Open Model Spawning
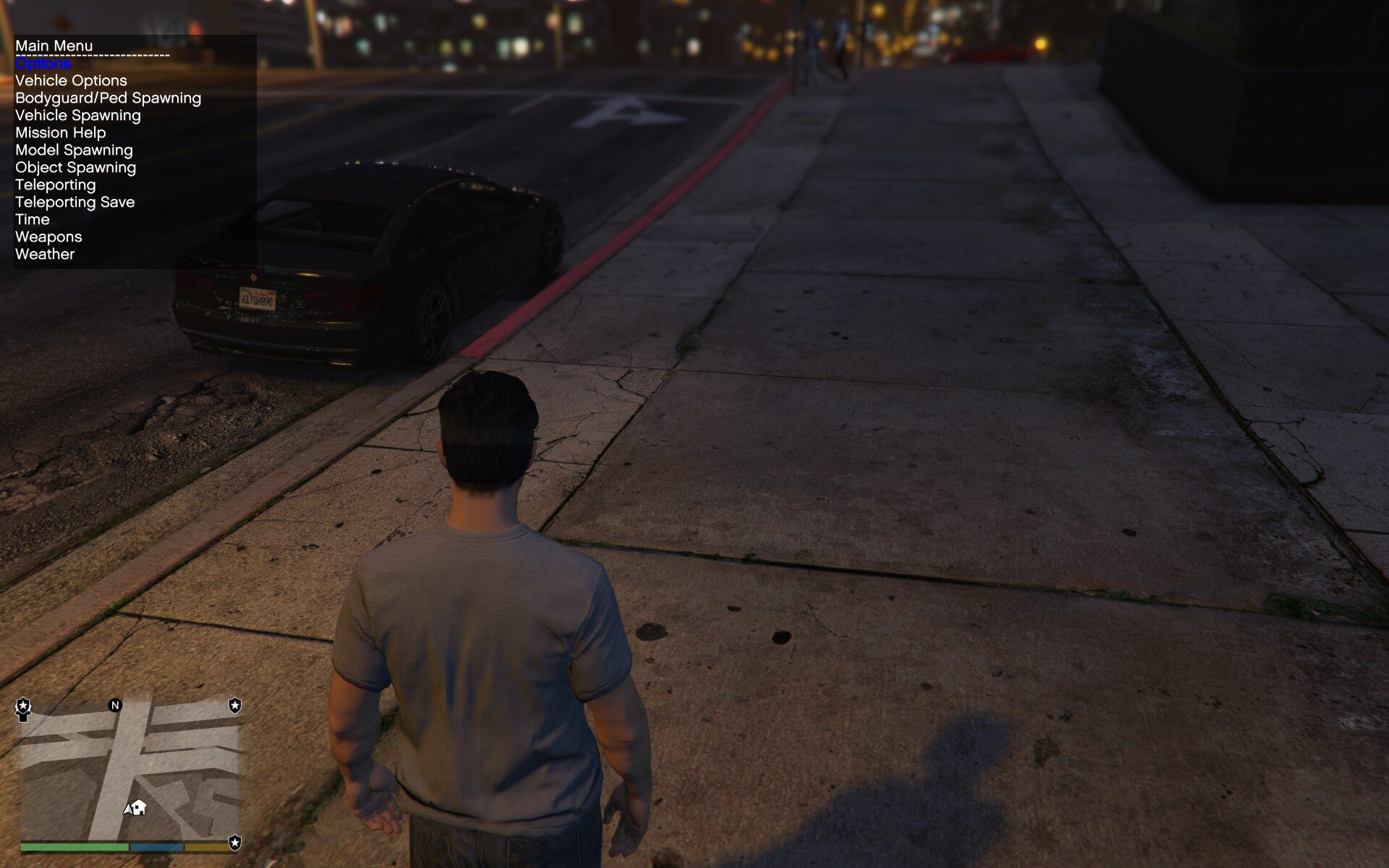 pos(74,150)
